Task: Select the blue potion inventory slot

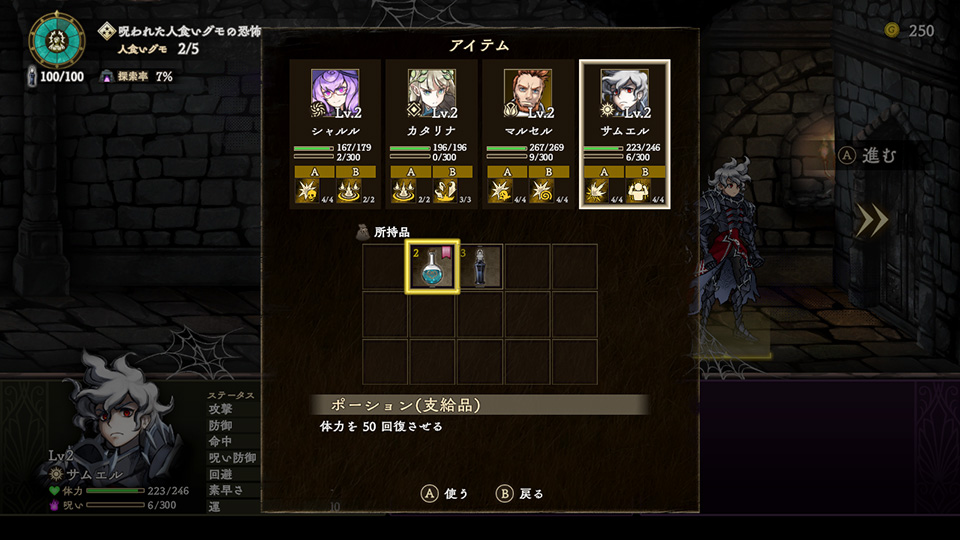Action: pyautogui.click(x=432, y=267)
